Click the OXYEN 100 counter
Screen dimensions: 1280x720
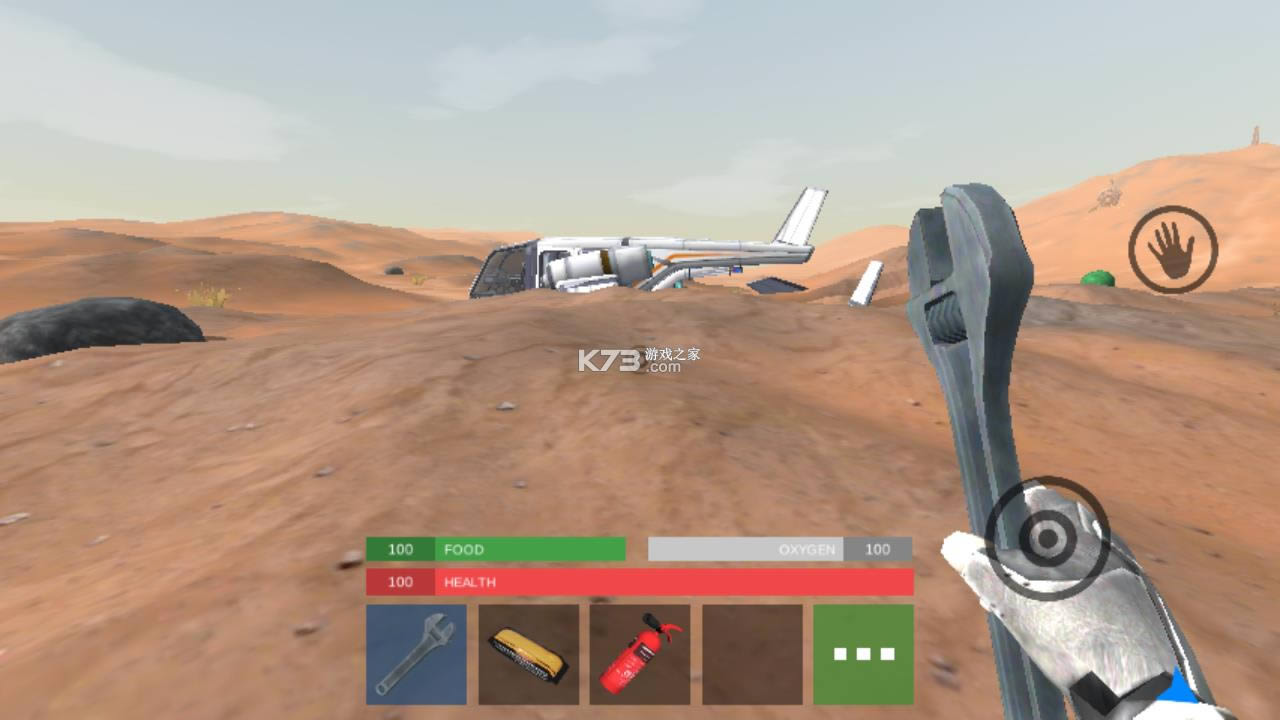(878, 549)
